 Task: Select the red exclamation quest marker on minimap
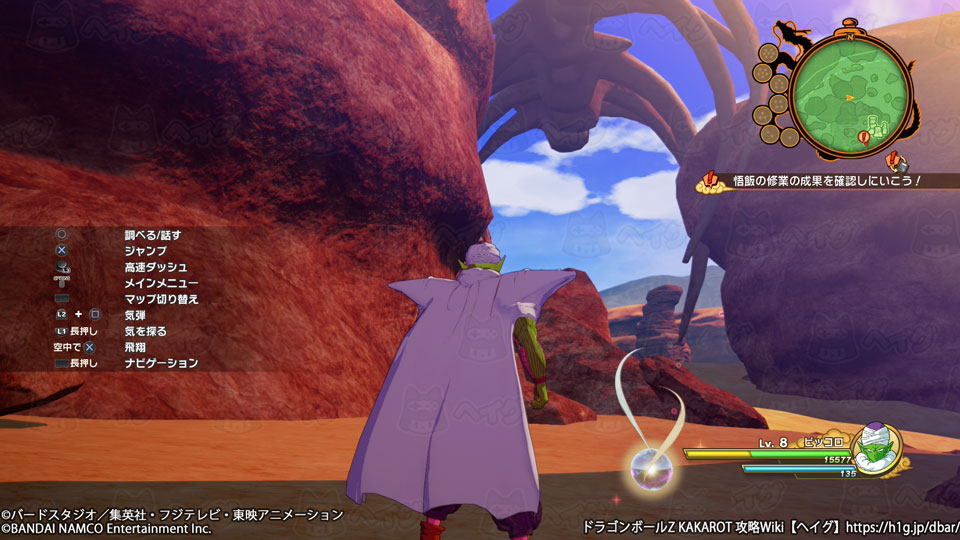point(864,137)
